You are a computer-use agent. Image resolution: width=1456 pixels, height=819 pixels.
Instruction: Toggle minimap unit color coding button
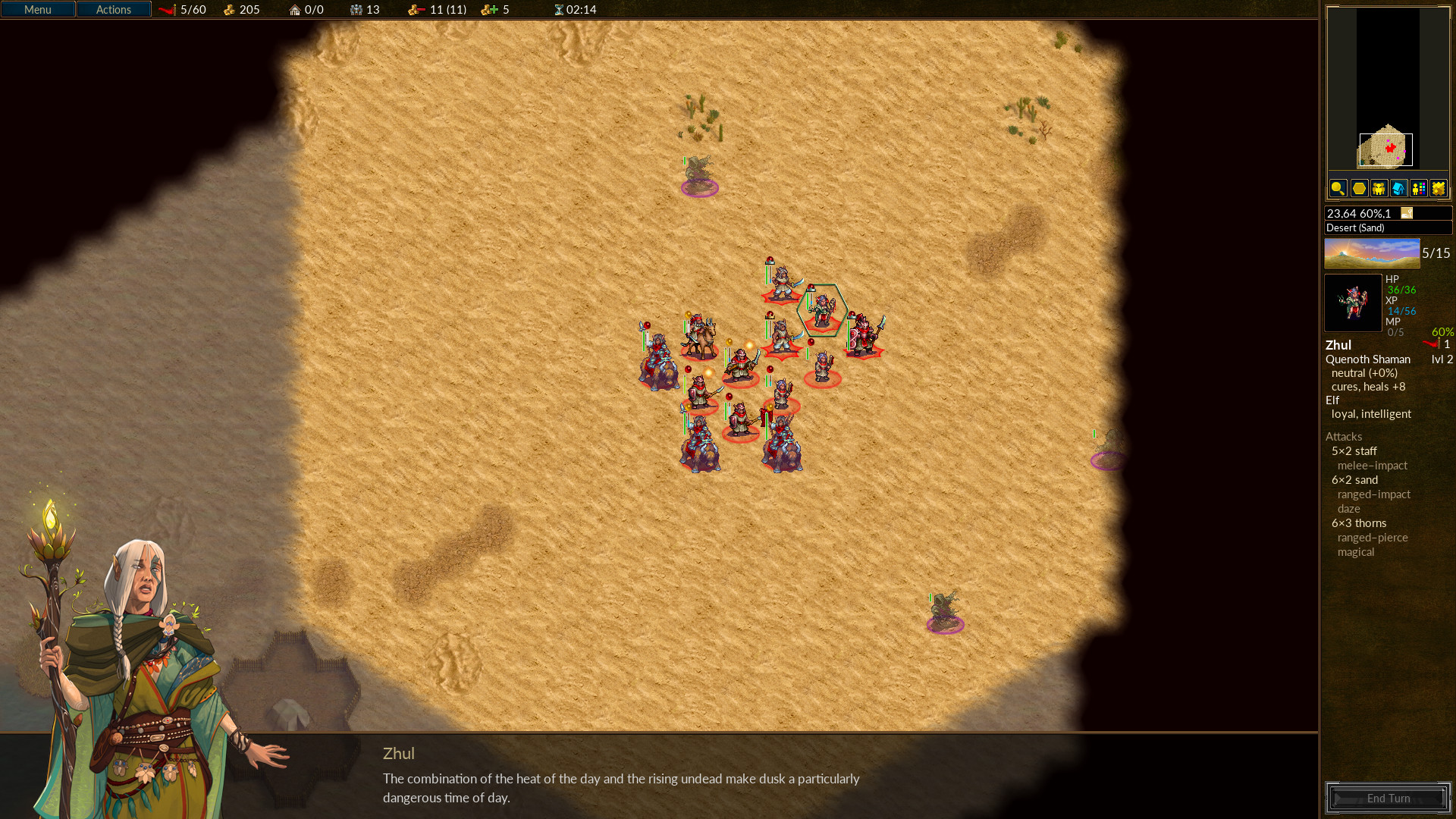tap(1418, 188)
